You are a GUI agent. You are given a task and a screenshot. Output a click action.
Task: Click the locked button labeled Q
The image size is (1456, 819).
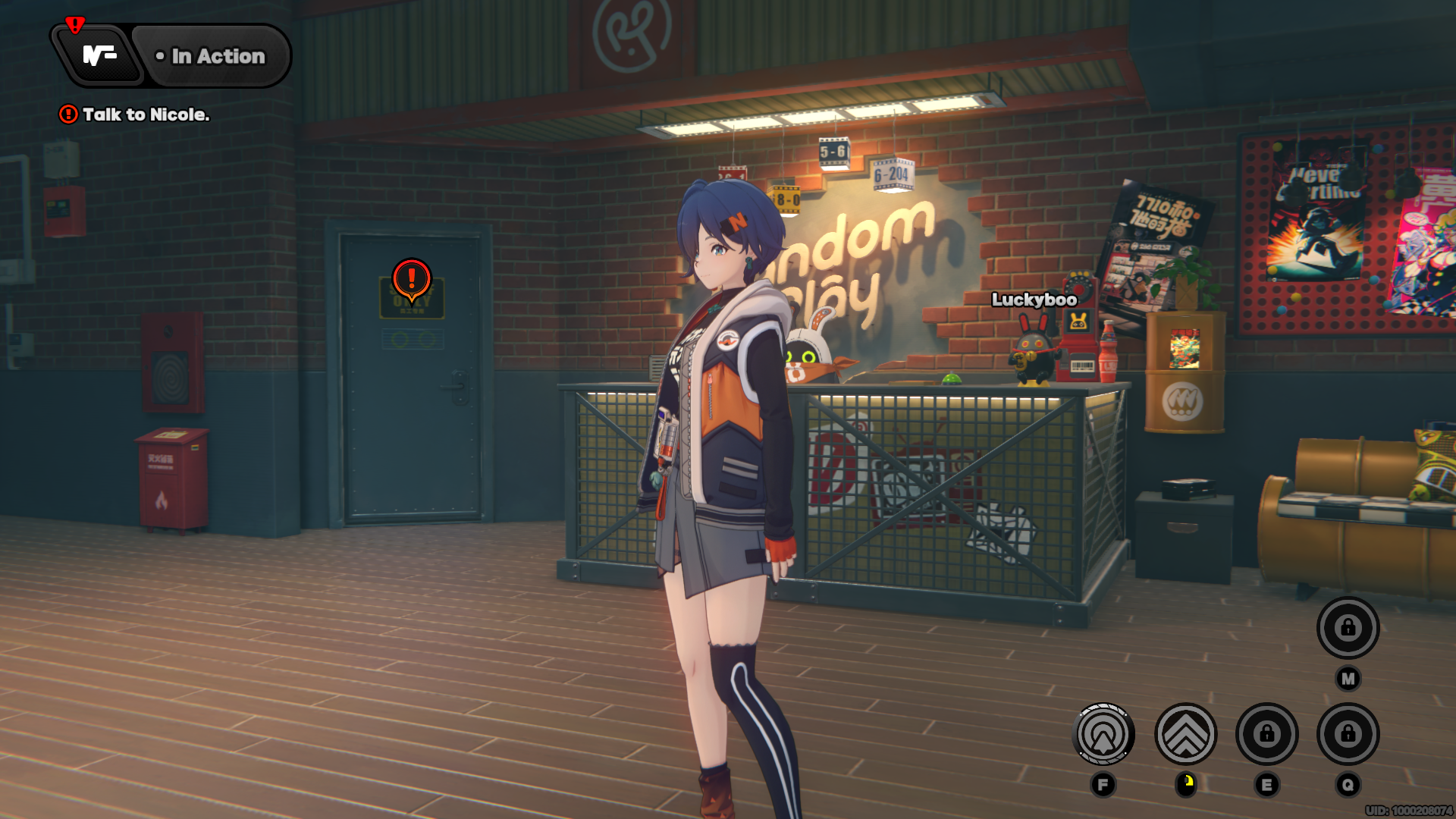[x=1348, y=734]
